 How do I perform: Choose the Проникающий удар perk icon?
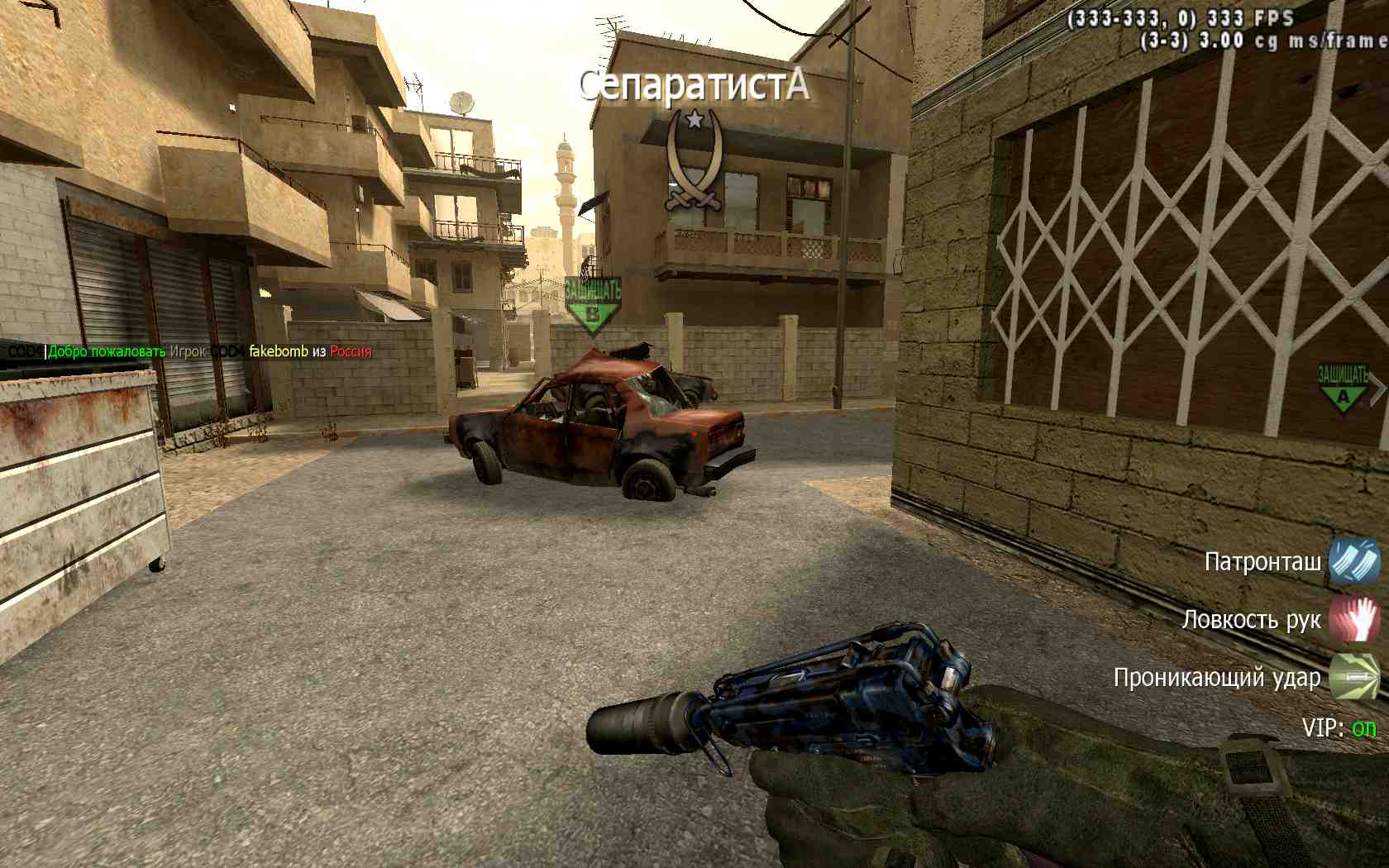coord(1353,676)
